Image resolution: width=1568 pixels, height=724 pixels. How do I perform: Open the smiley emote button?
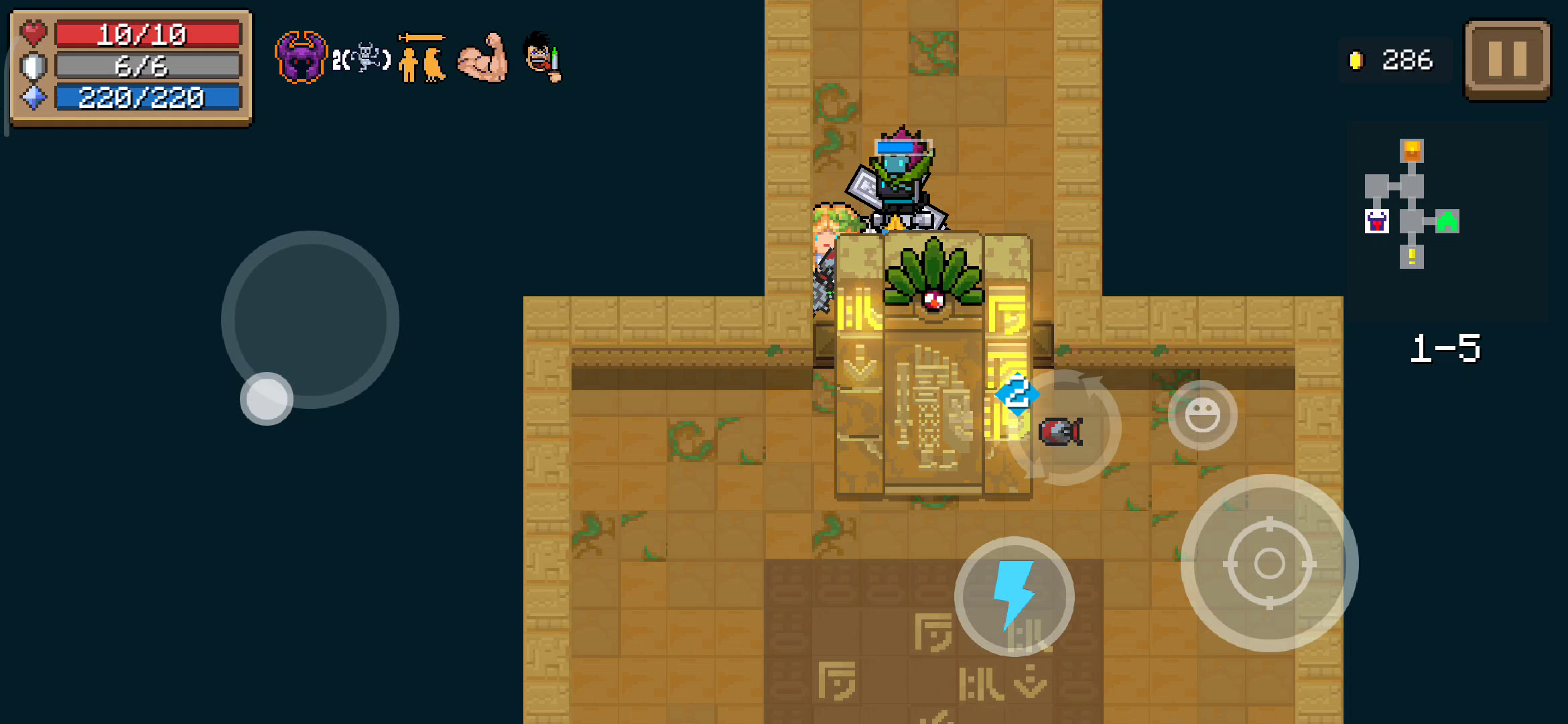click(1202, 415)
